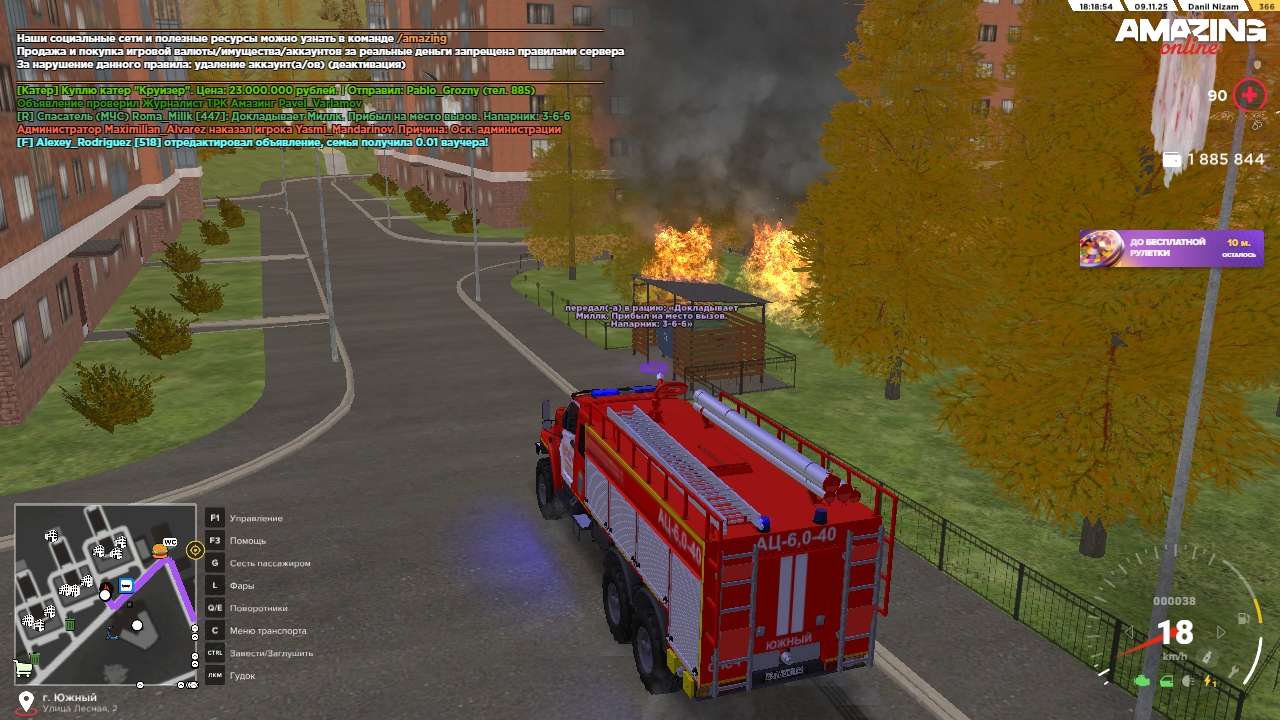Click the yellow target waypoint marker
This screenshot has height=720, width=1280.
click(195, 550)
